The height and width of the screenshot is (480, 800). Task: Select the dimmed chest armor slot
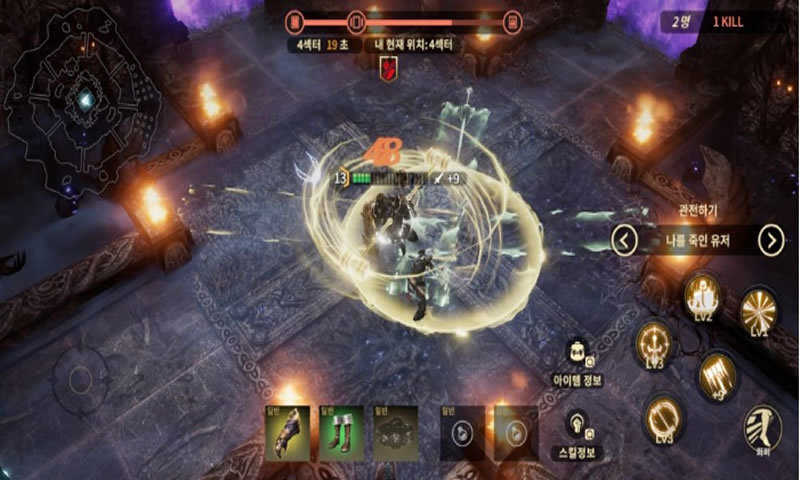(x=395, y=433)
